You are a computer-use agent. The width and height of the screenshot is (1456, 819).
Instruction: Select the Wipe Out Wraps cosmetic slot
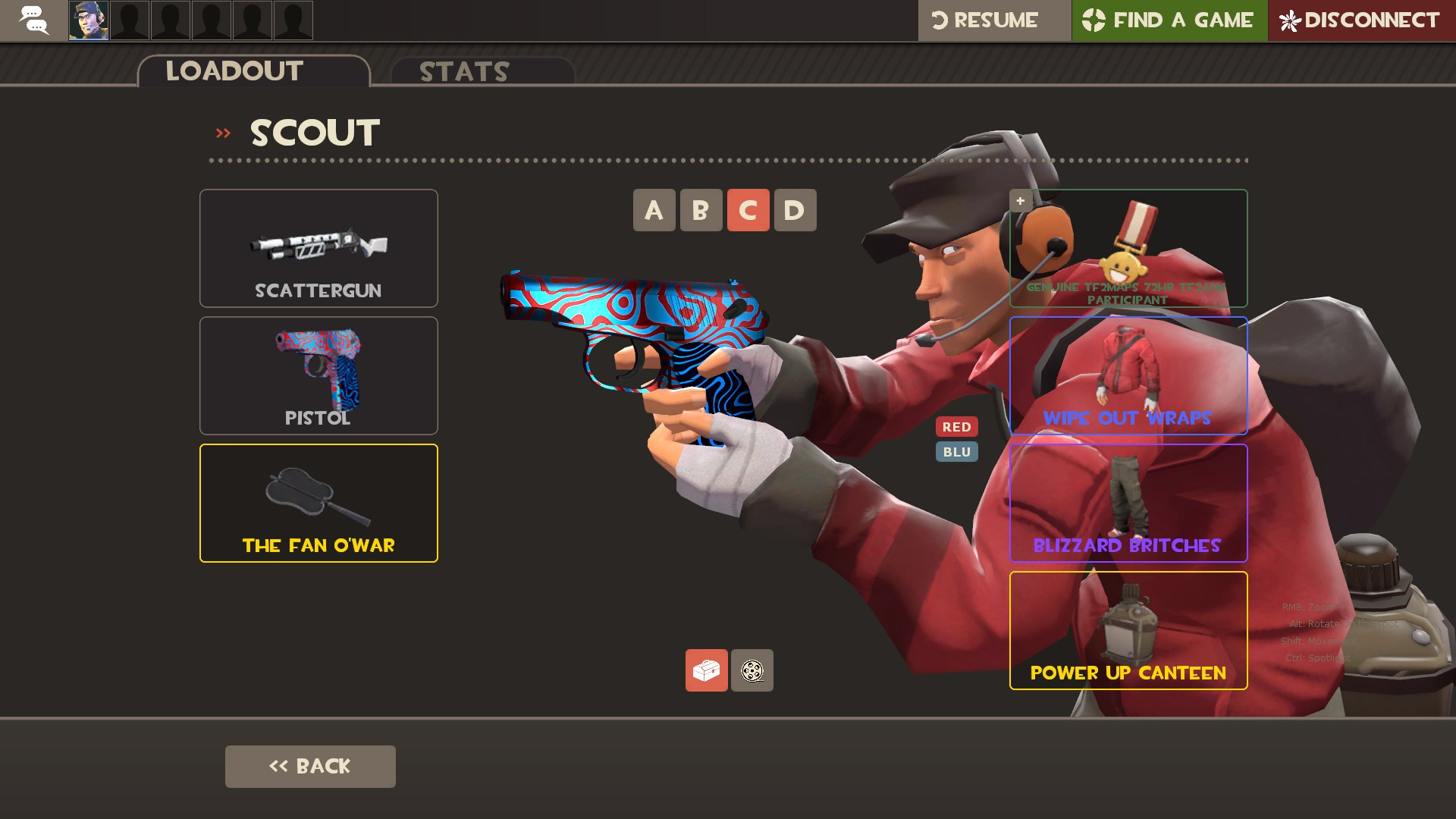pos(1128,375)
